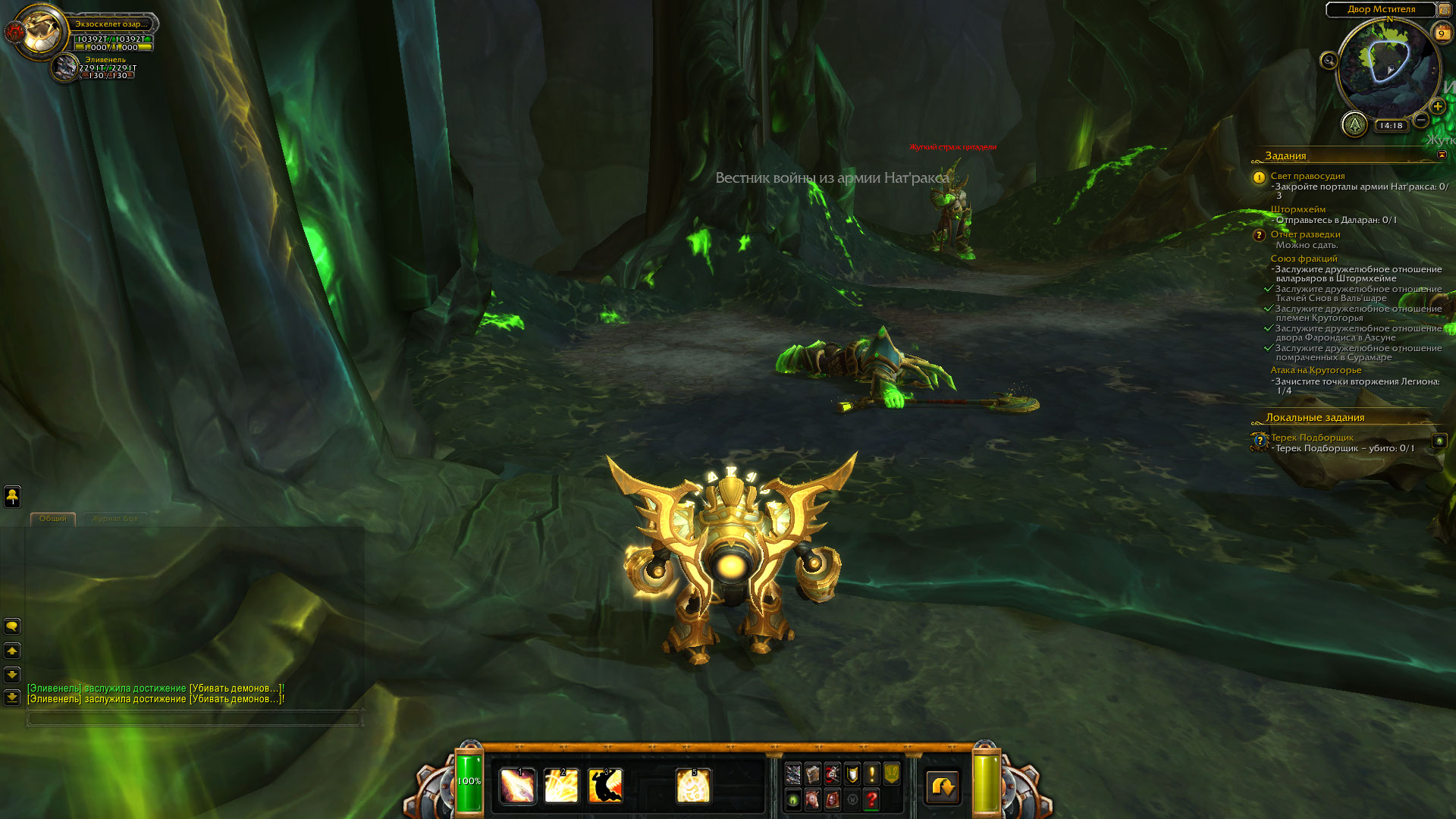Image resolution: width=1456 pixels, height=819 pixels.
Task: Open the calendar showing day 9
Action: 1441,33
